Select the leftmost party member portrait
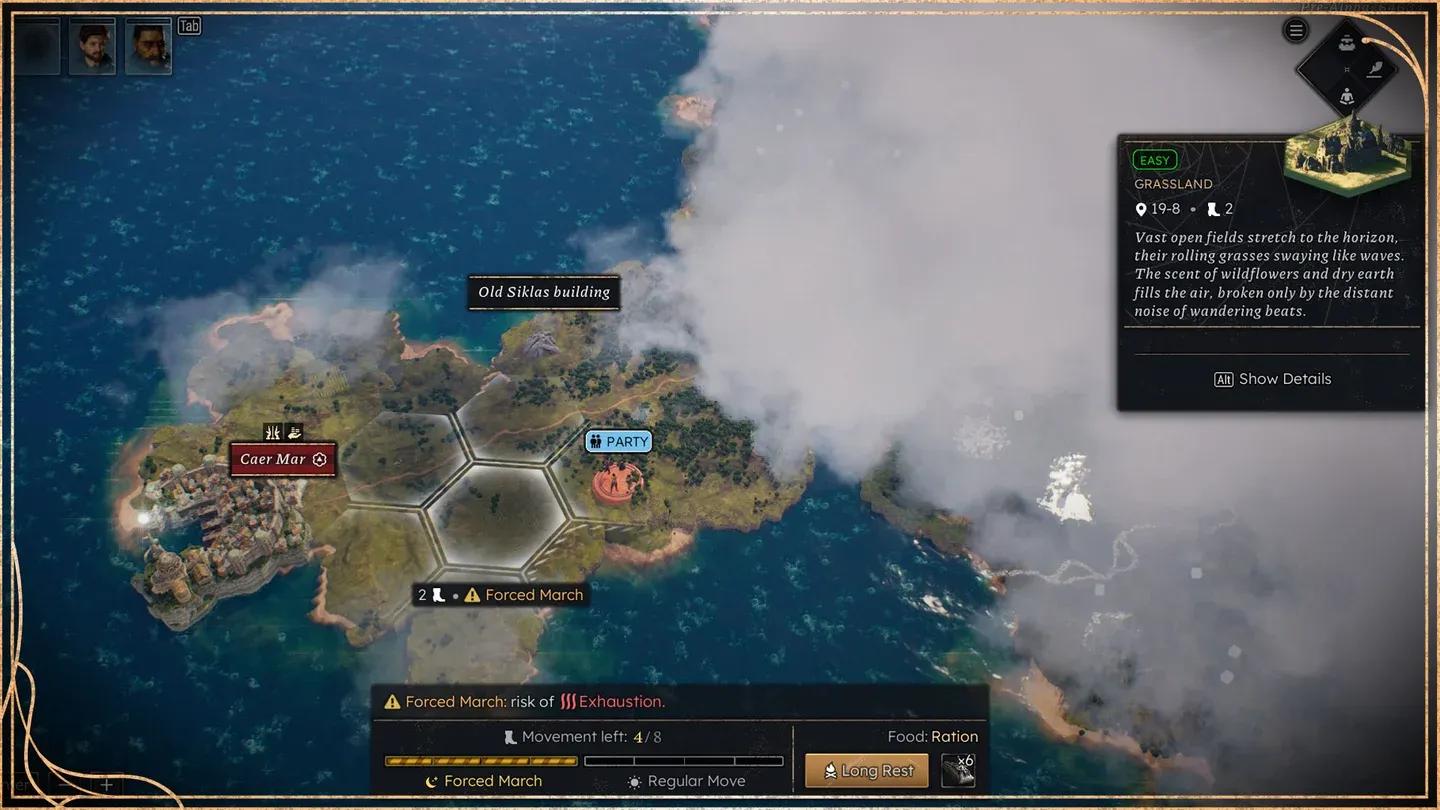Viewport: 1440px width, 810px height. pyautogui.click(x=36, y=46)
